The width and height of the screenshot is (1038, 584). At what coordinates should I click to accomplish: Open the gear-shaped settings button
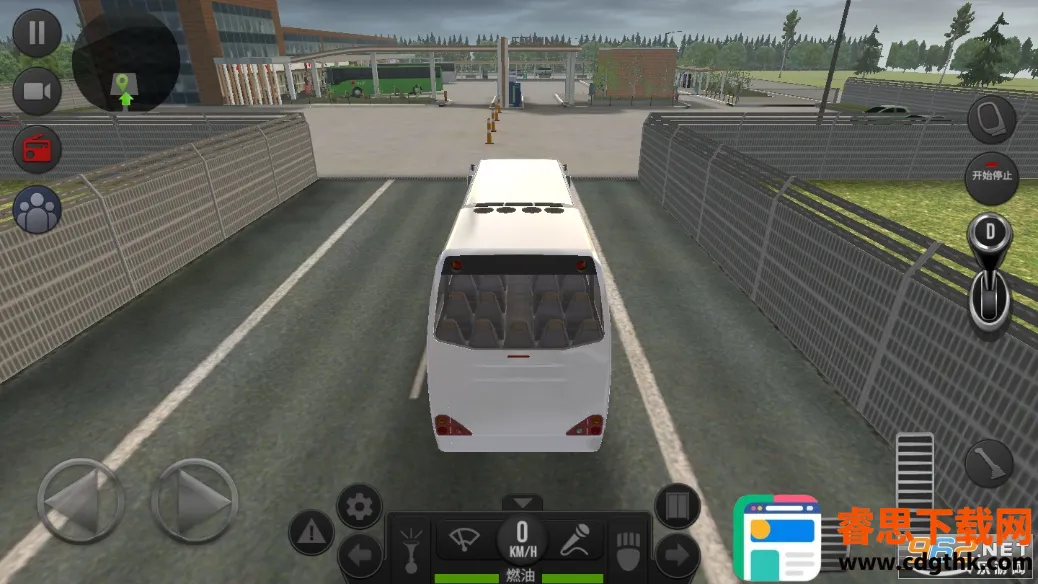pyautogui.click(x=359, y=507)
